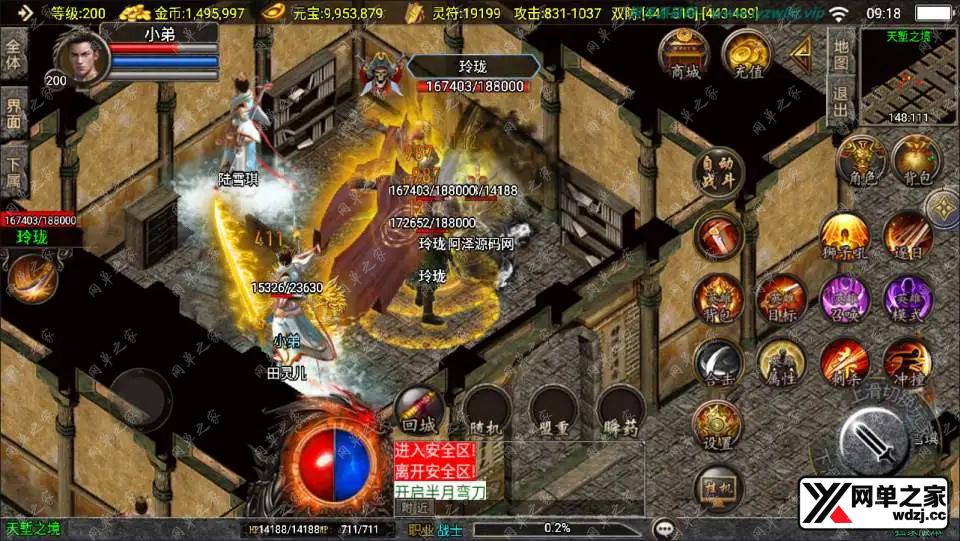Viewport: 960px width, 541px height.
Task: Cast the purple 英雄召唤 hero summon
Action: (x=845, y=299)
